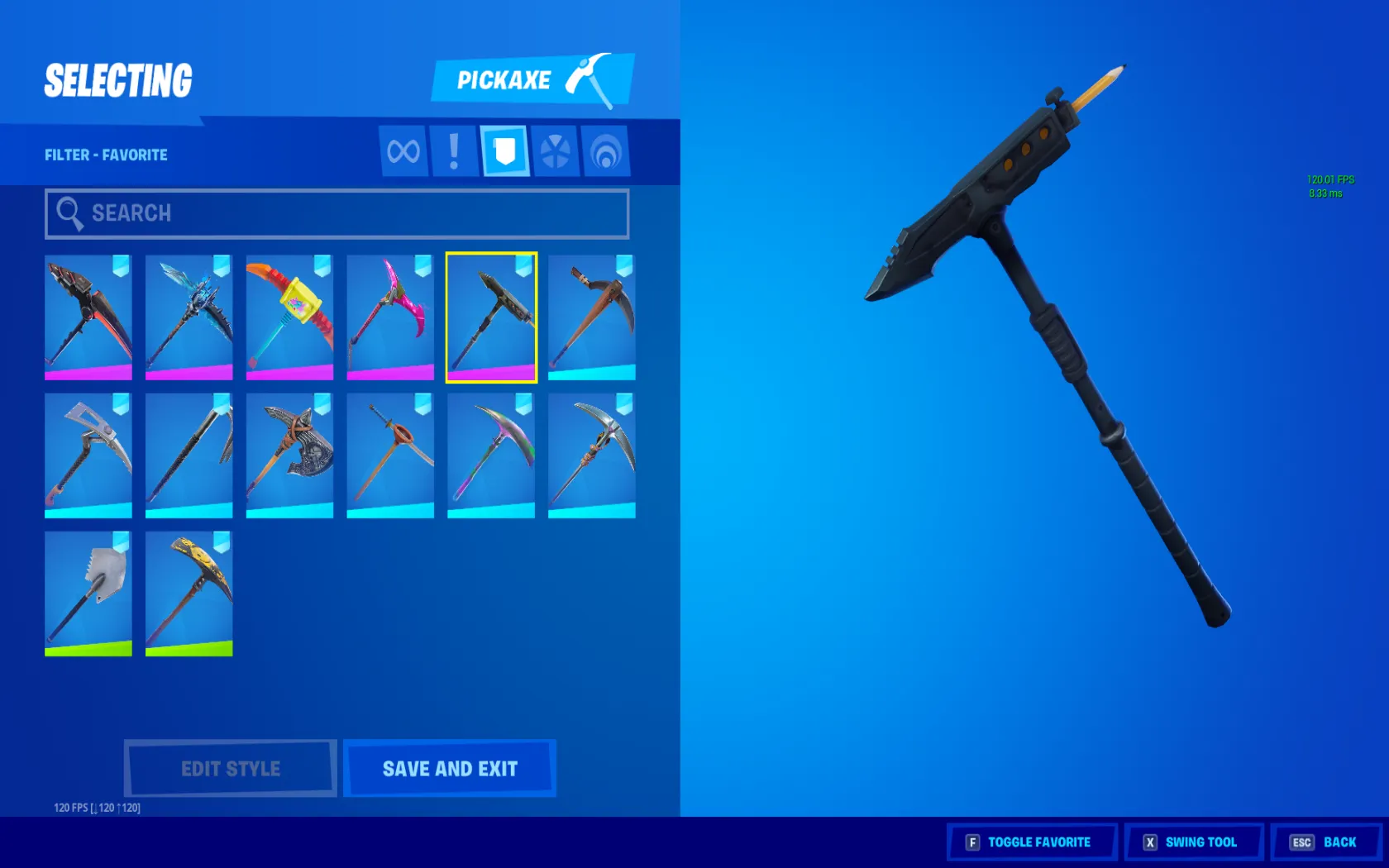Select the black and red scythe pickaxe
The image size is (1389, 868).
[x=88, y=317]
